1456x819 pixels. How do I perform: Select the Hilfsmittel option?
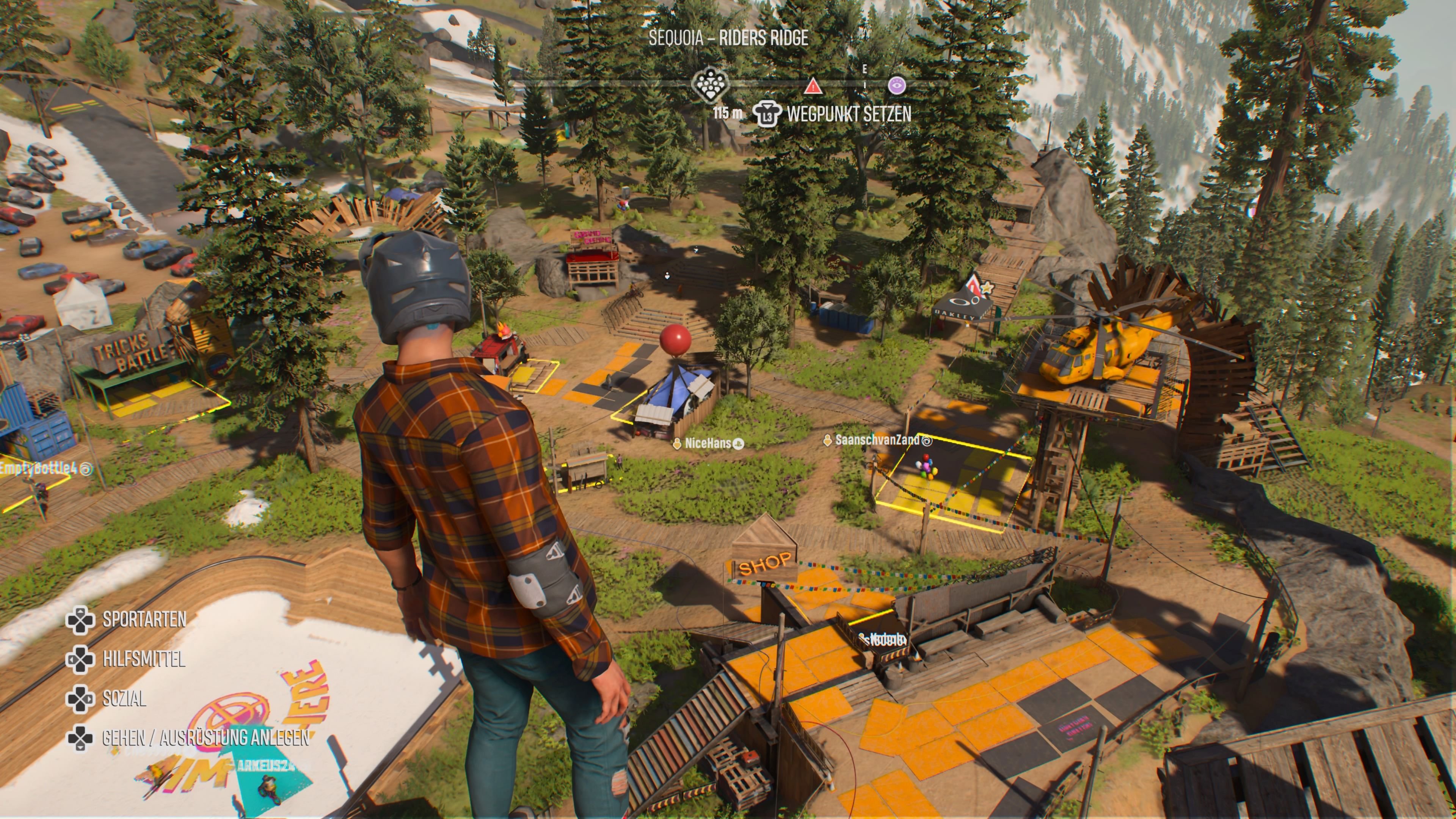click(144, 659)
